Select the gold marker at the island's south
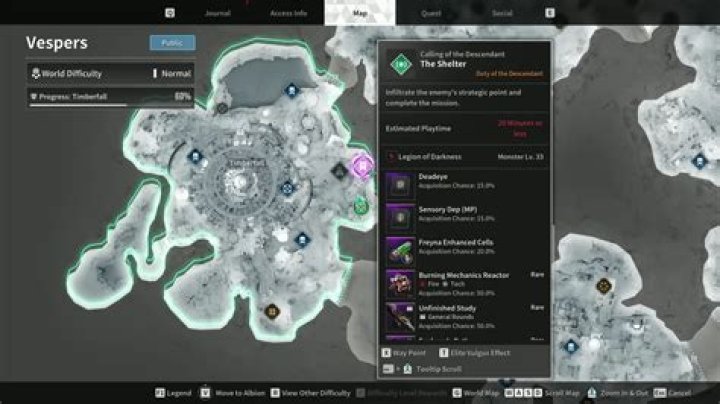This screenshot has width=720, height=404. point(272,312)
